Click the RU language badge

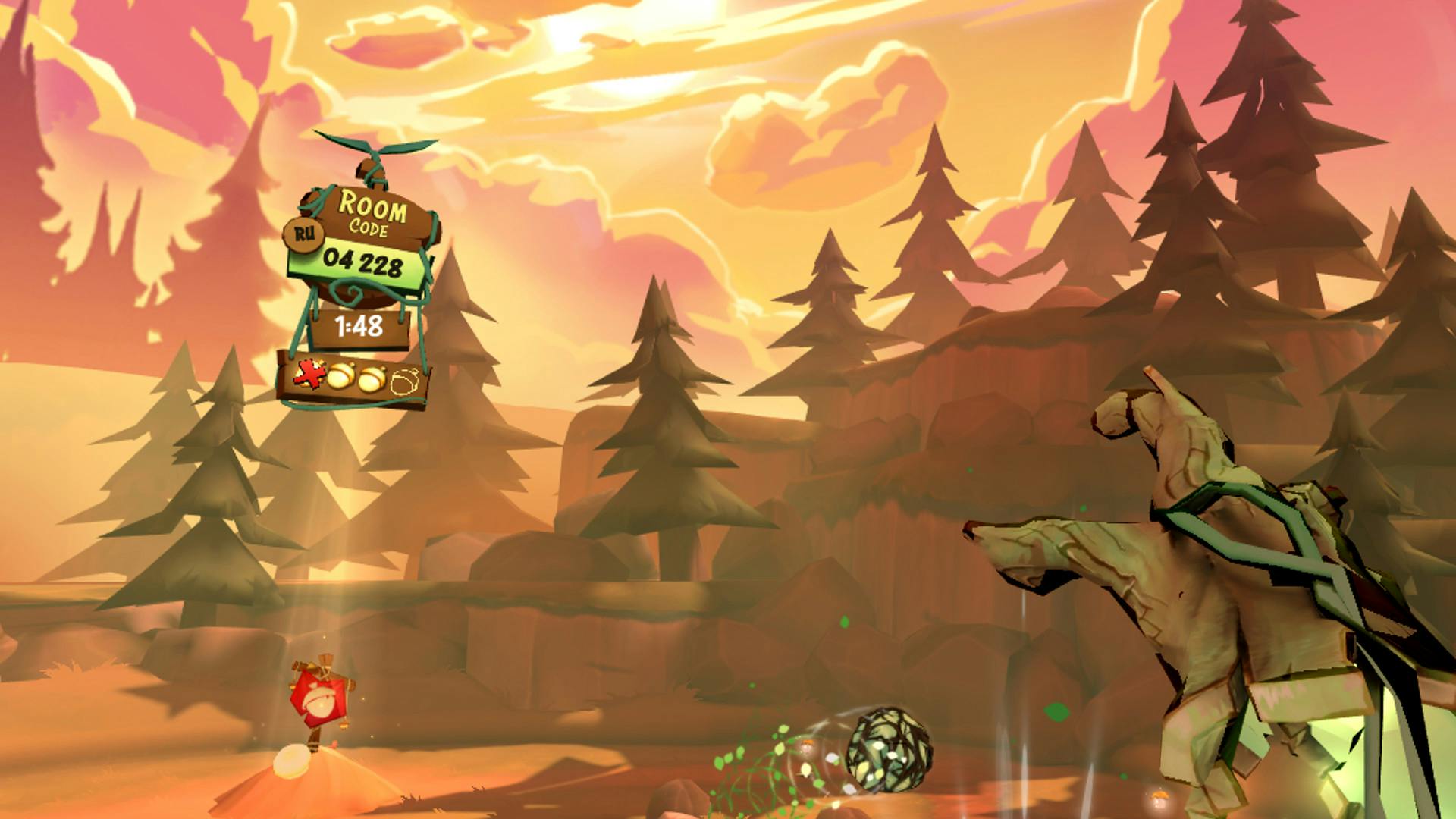303,234
